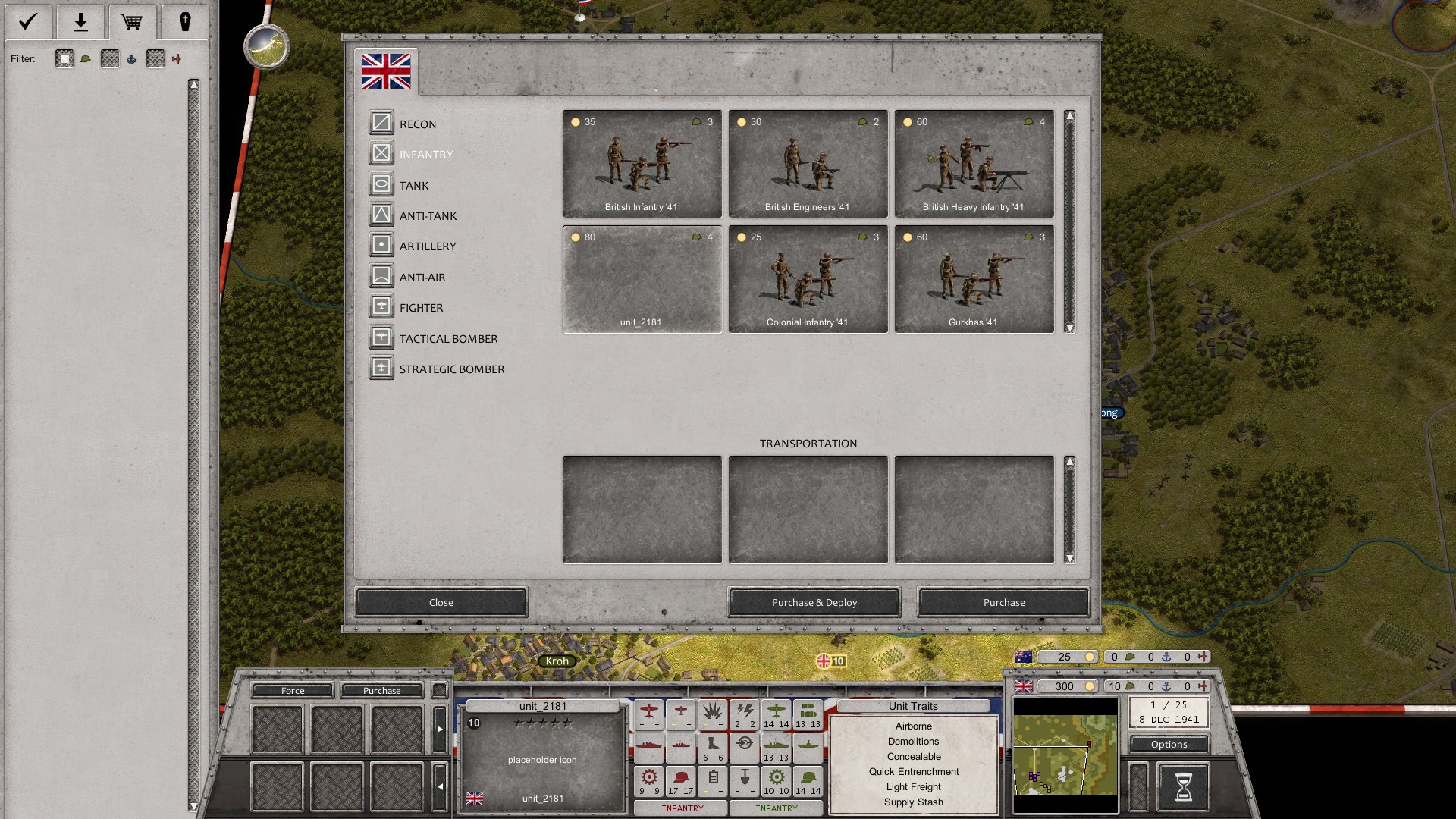
Task: Open the coffin casualties tab icon
Action: click(184, 21)
